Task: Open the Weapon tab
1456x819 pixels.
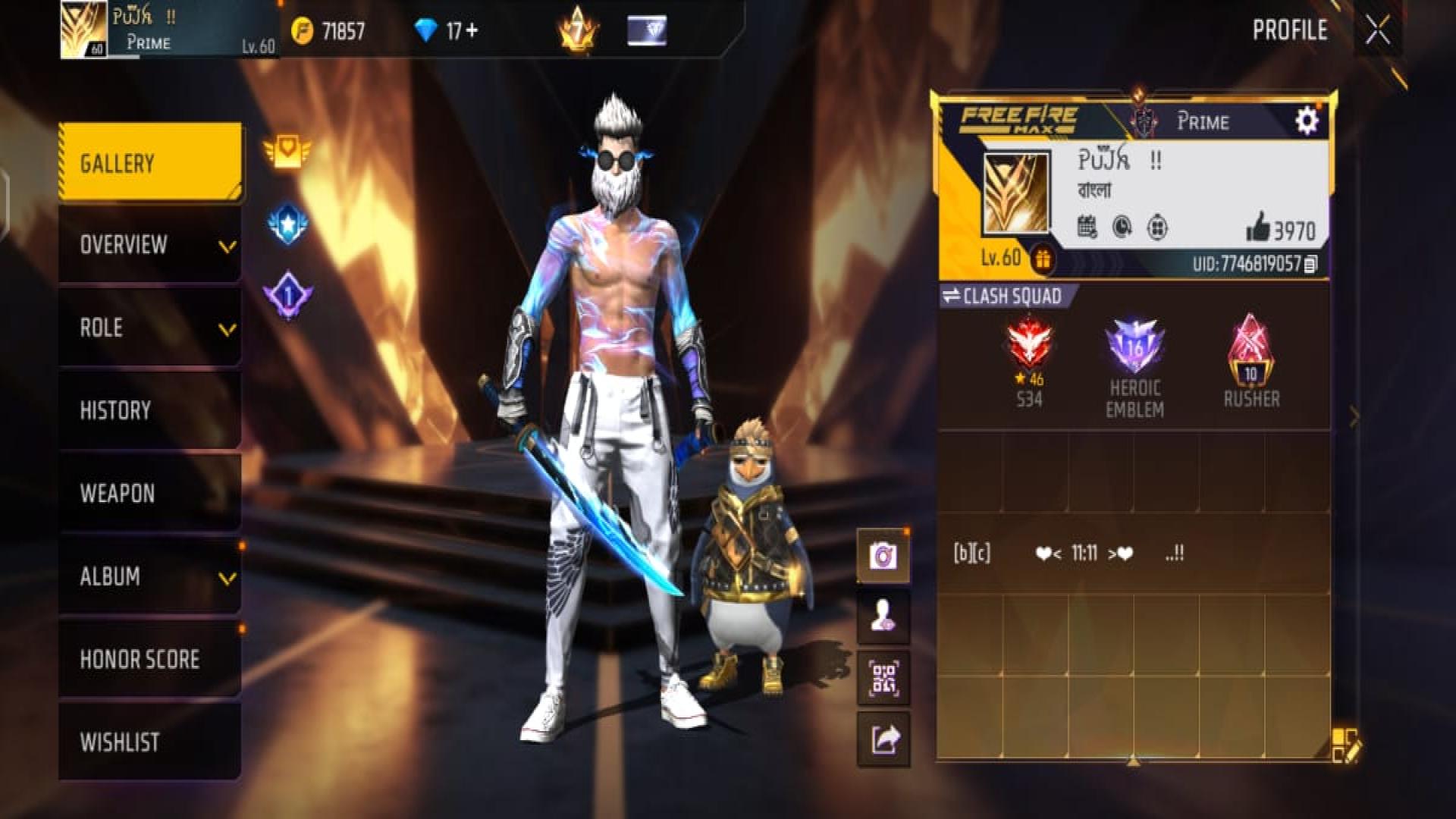Action: [x=150, y=493]
